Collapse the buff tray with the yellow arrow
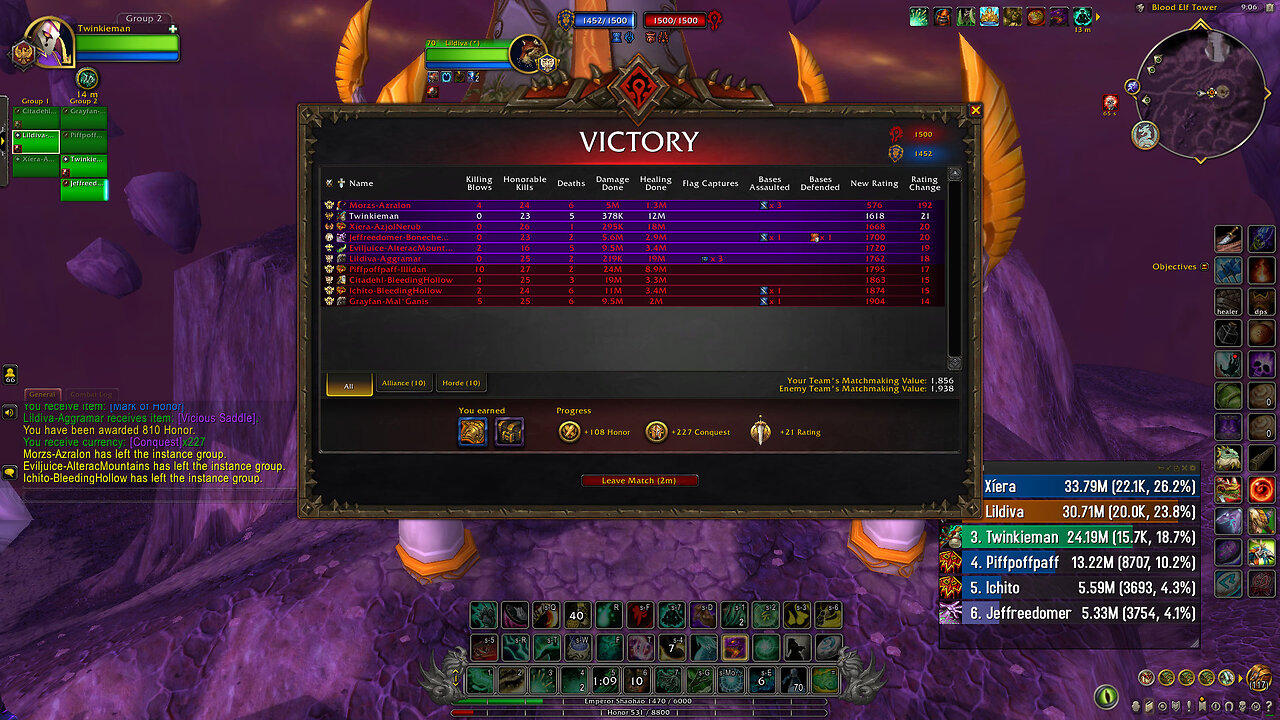 [1098, 16]
